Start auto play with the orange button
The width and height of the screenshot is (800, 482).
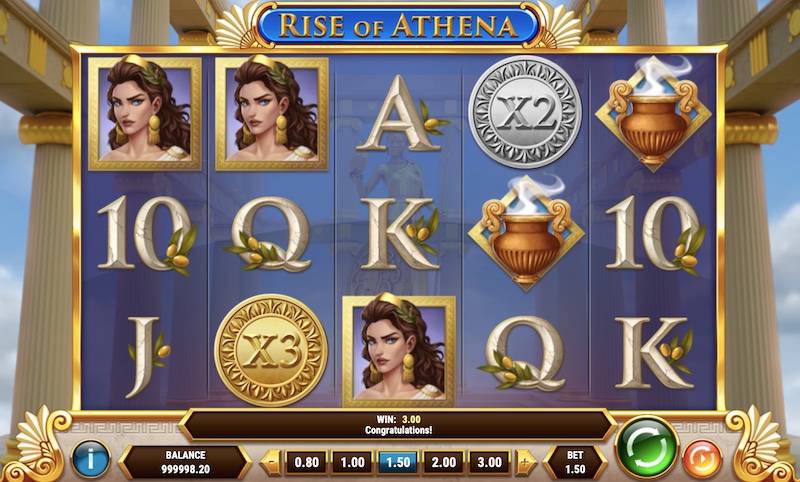point(702,459)
